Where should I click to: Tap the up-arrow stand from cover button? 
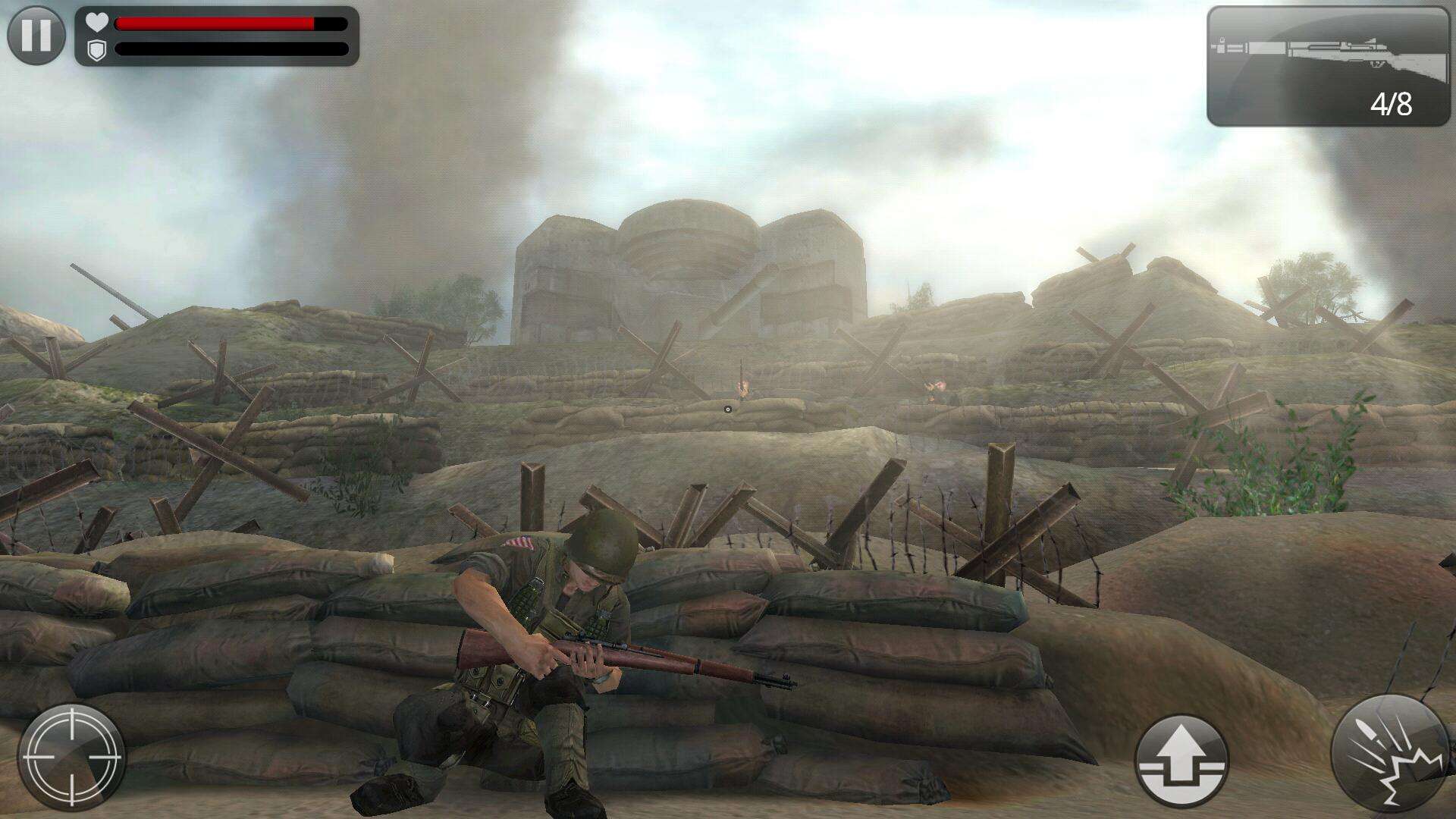pos(1181,760)
